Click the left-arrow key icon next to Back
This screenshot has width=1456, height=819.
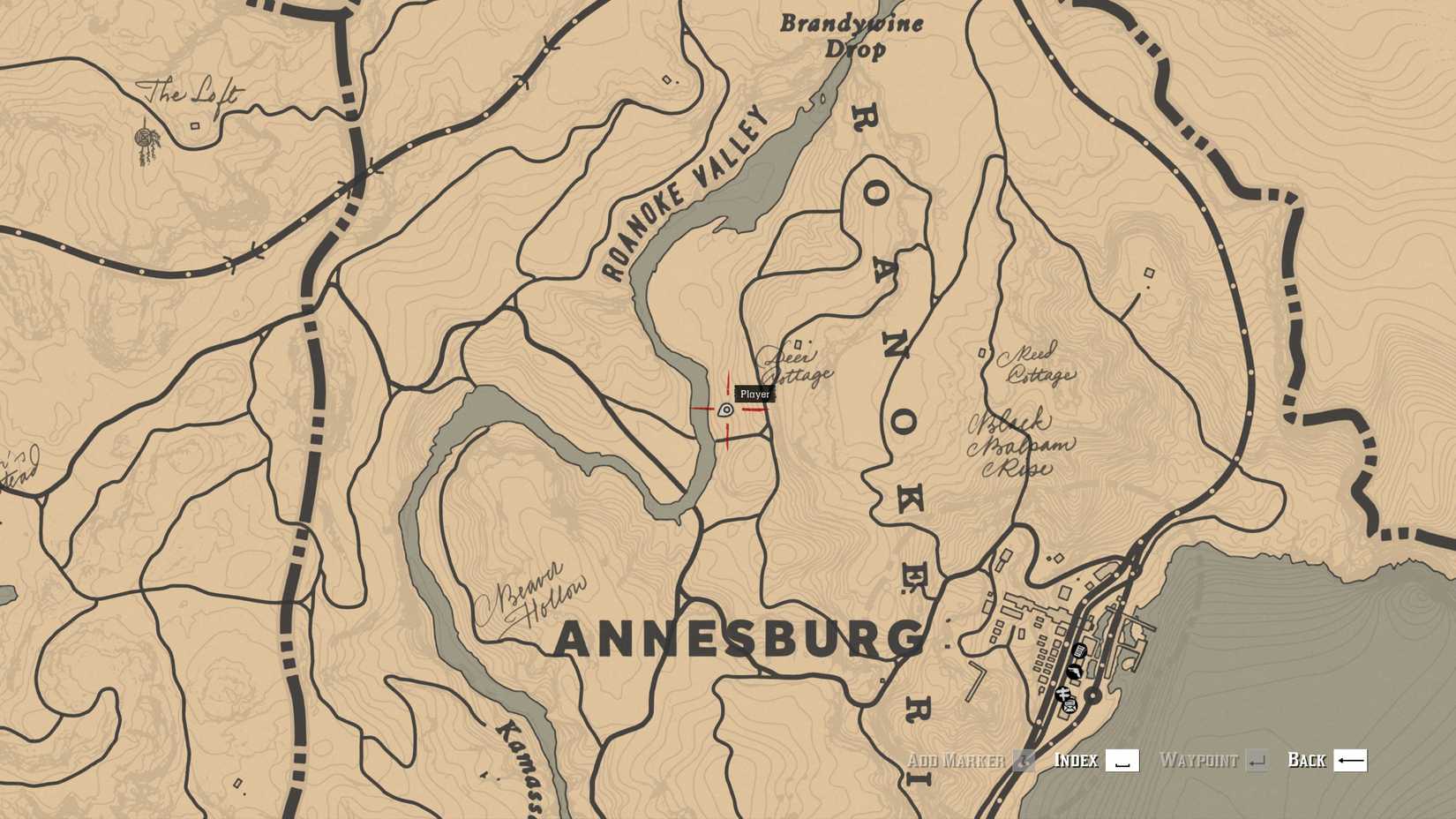click(1350, 760)
